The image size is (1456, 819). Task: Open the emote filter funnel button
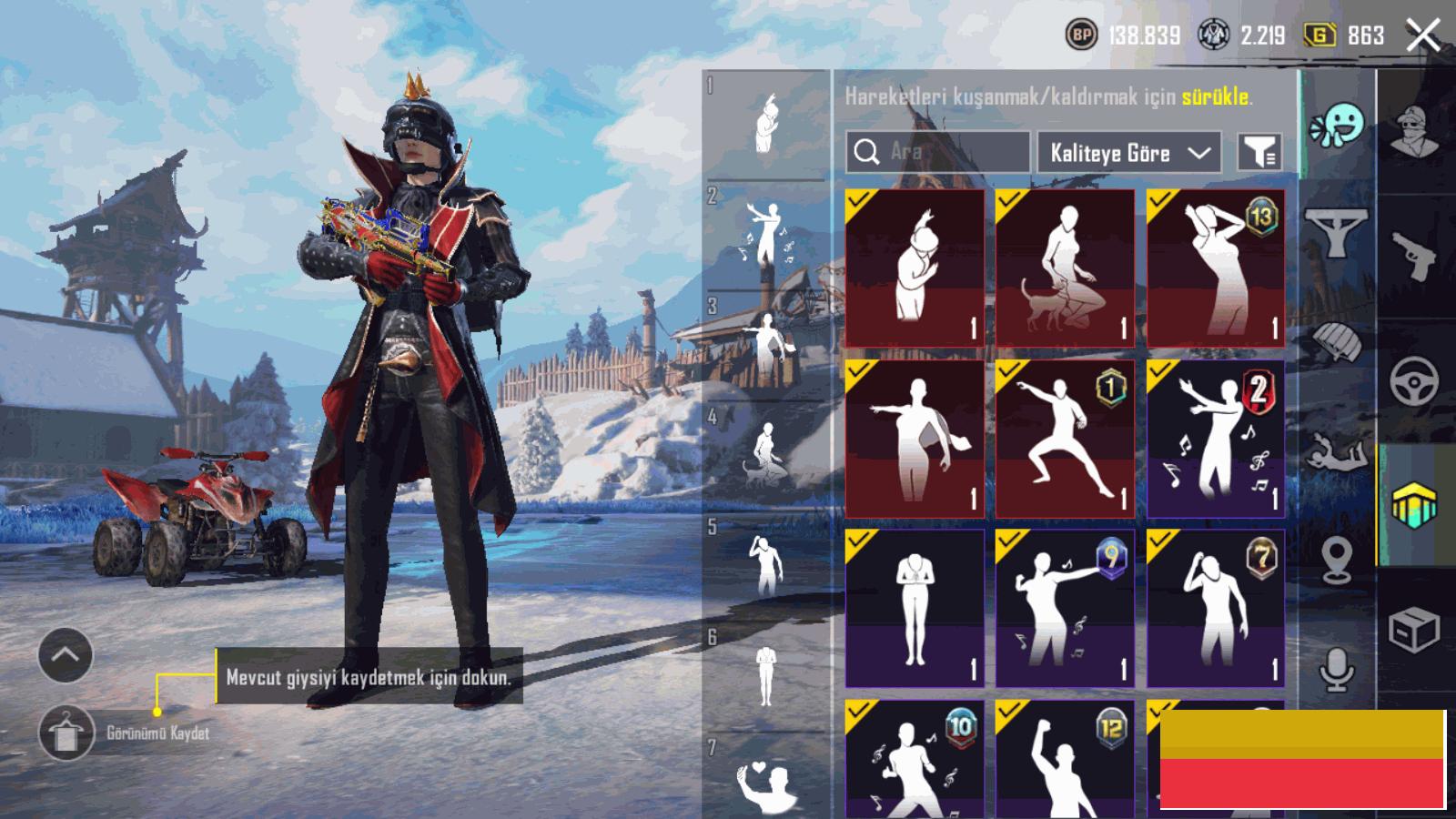pos(1260,152)
